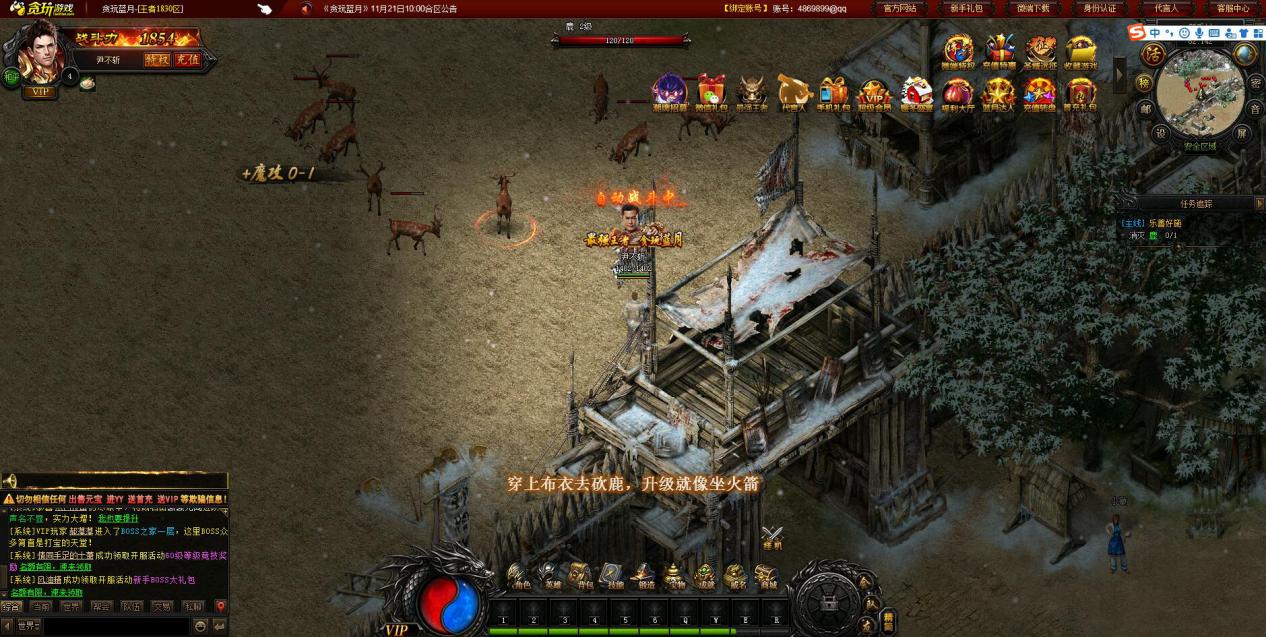Open the 锻造 forging menu
Viewport: 1266px width, 637px height.
(x=644, y=577)
